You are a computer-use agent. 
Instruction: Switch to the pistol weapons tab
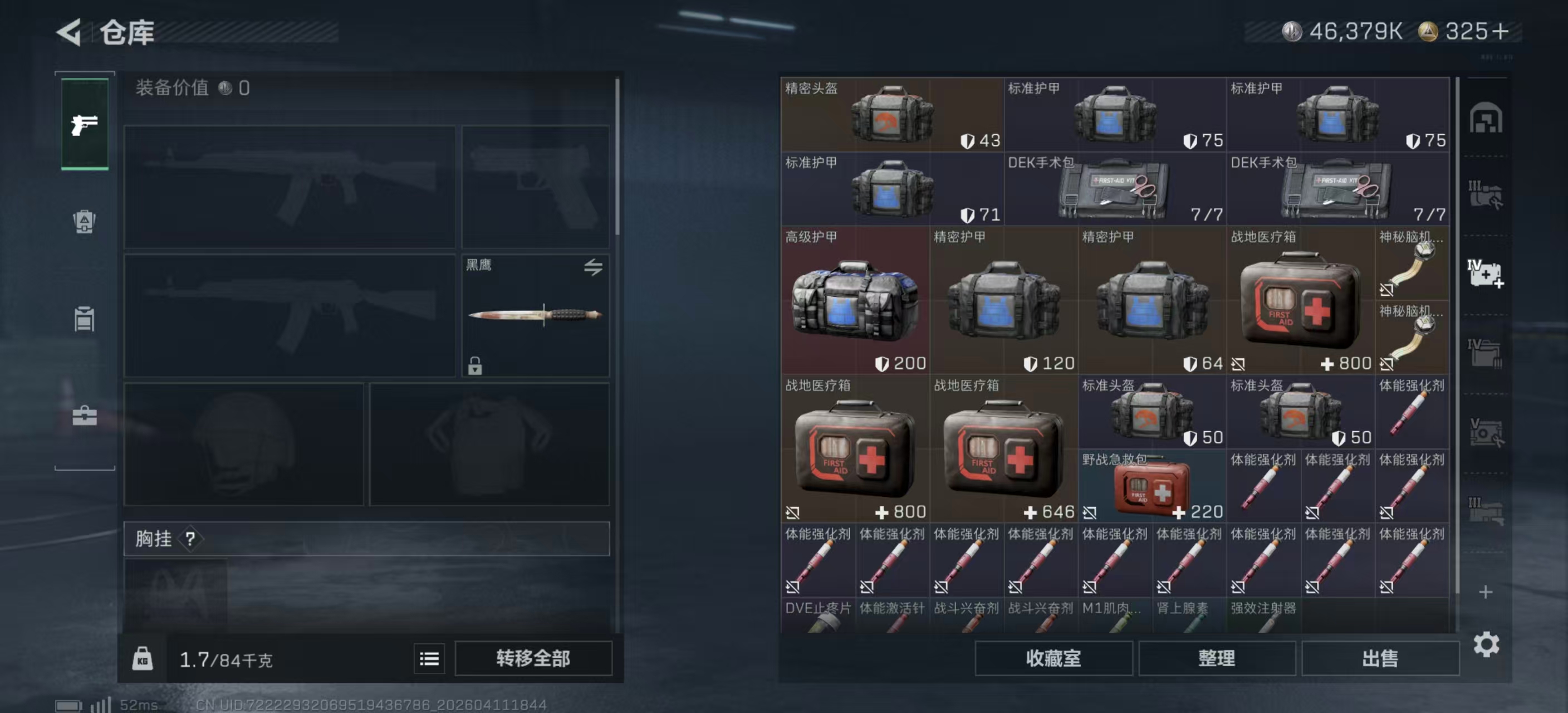tap(85, 125)
